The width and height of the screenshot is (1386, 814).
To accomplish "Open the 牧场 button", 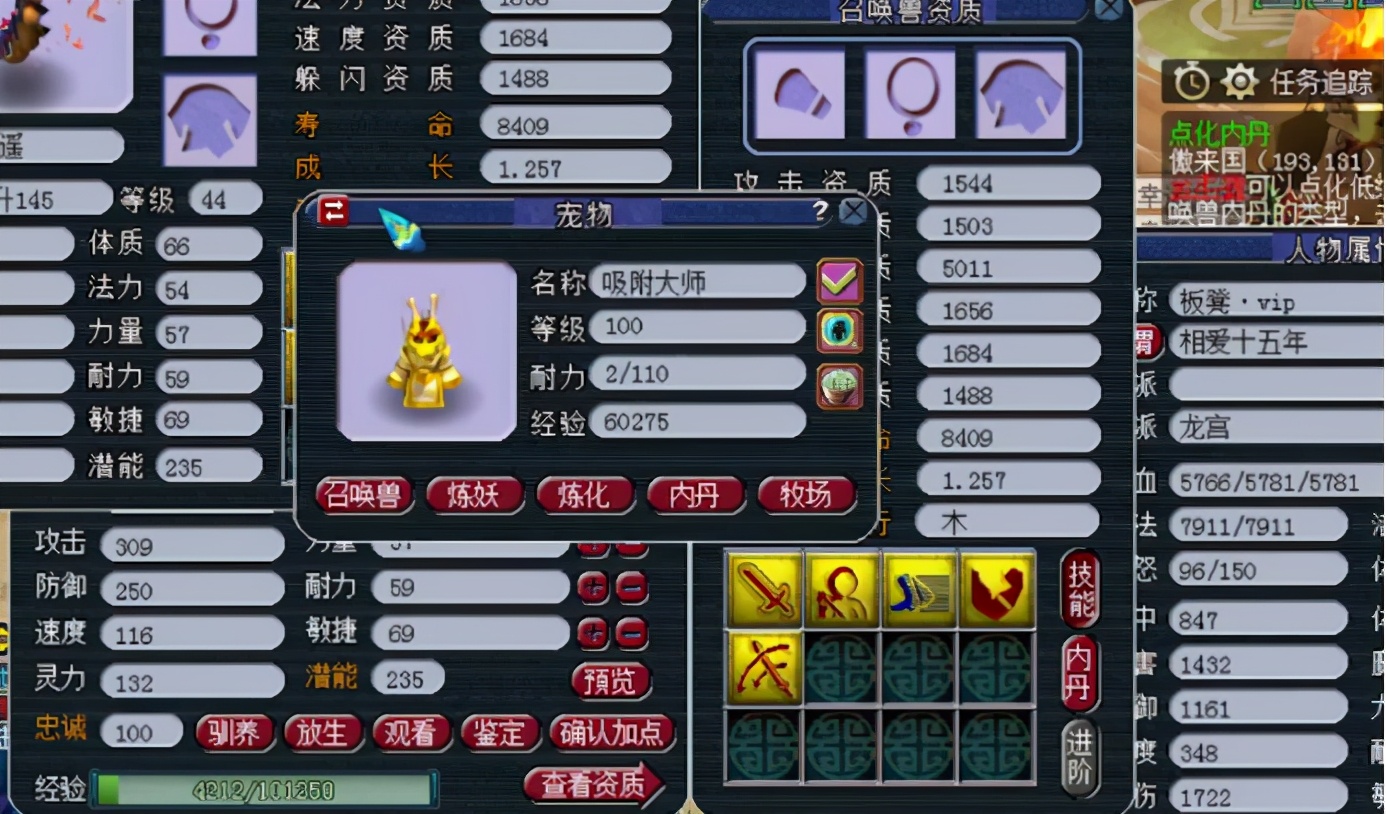I will tap(806, 495).
